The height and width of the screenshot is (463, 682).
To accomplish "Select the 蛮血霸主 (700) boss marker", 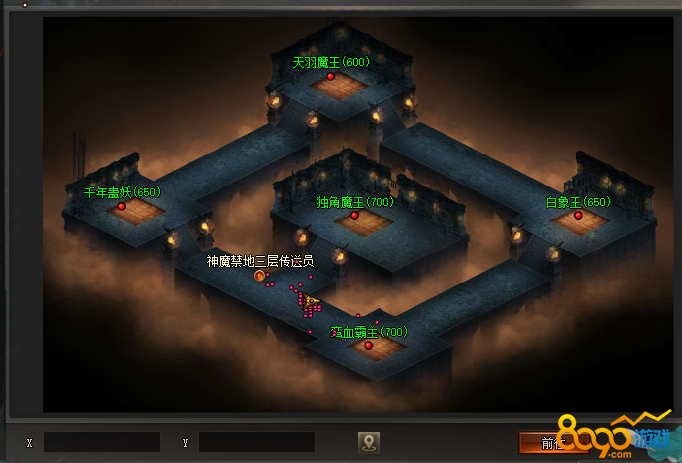I will pyautogui.click(x=368, y=345).
